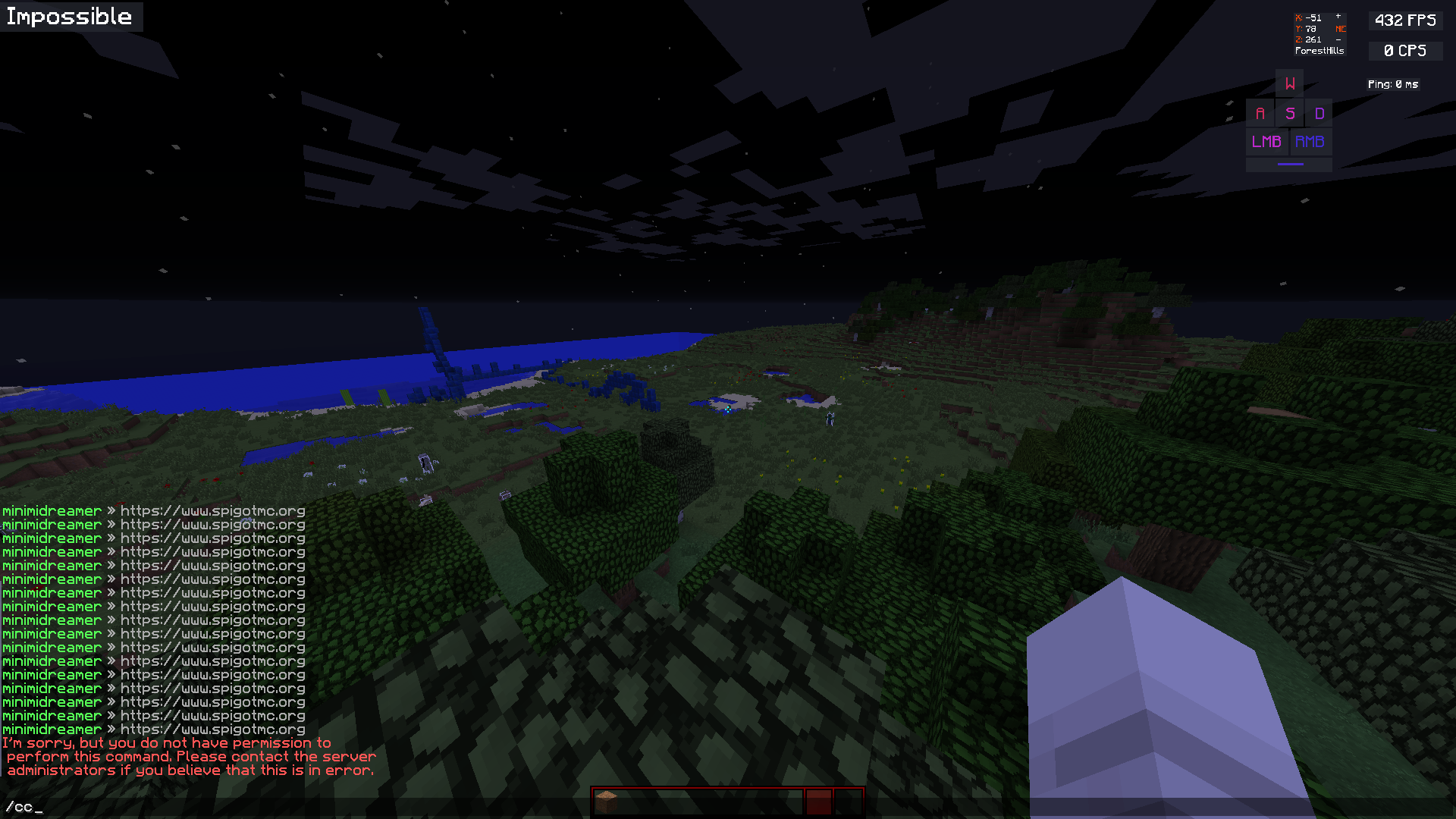
Task: Toggle the LMB keystroke indicator
Action: click(1266, 141)
